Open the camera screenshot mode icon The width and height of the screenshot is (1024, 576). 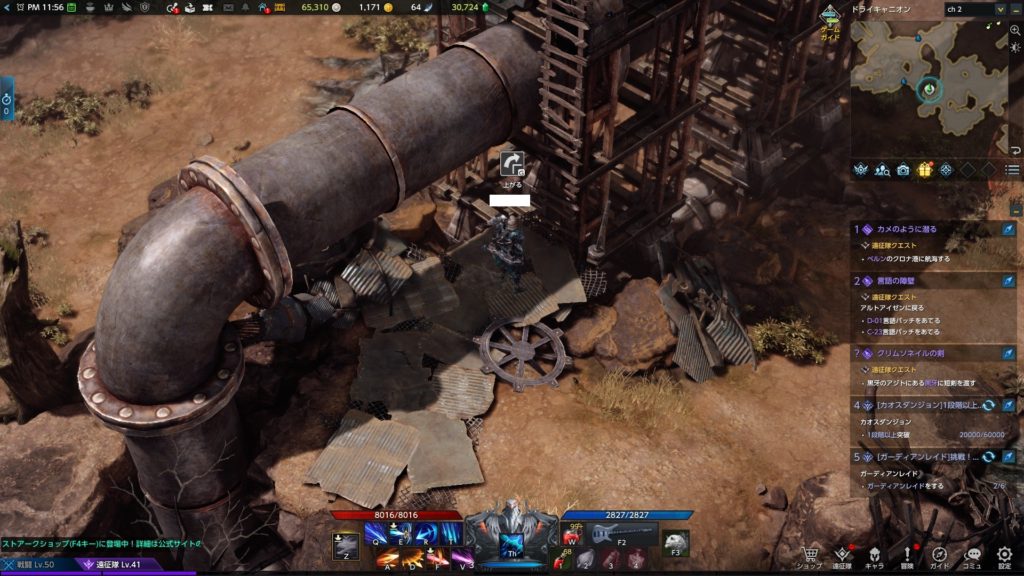pyautogui.click(x=904, y=170)
